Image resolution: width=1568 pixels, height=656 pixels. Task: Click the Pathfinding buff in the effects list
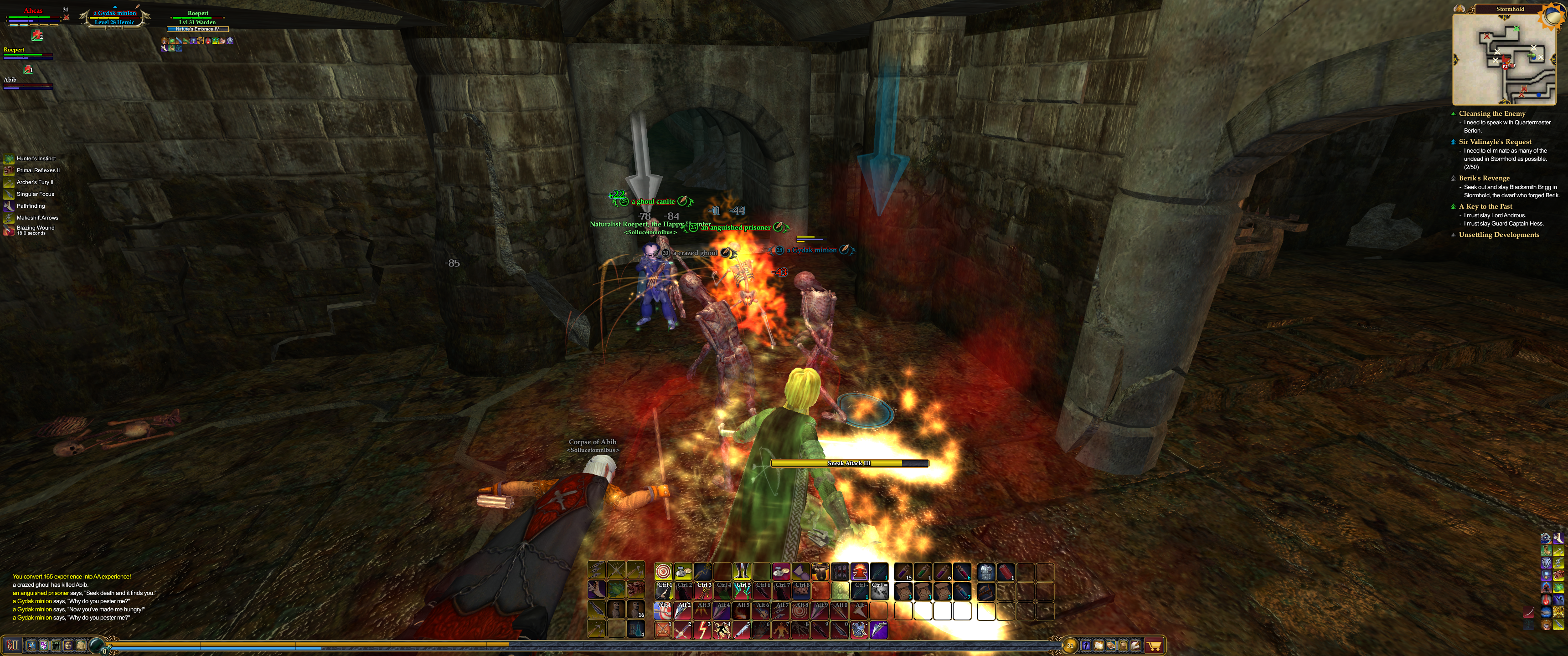(31, 206)
